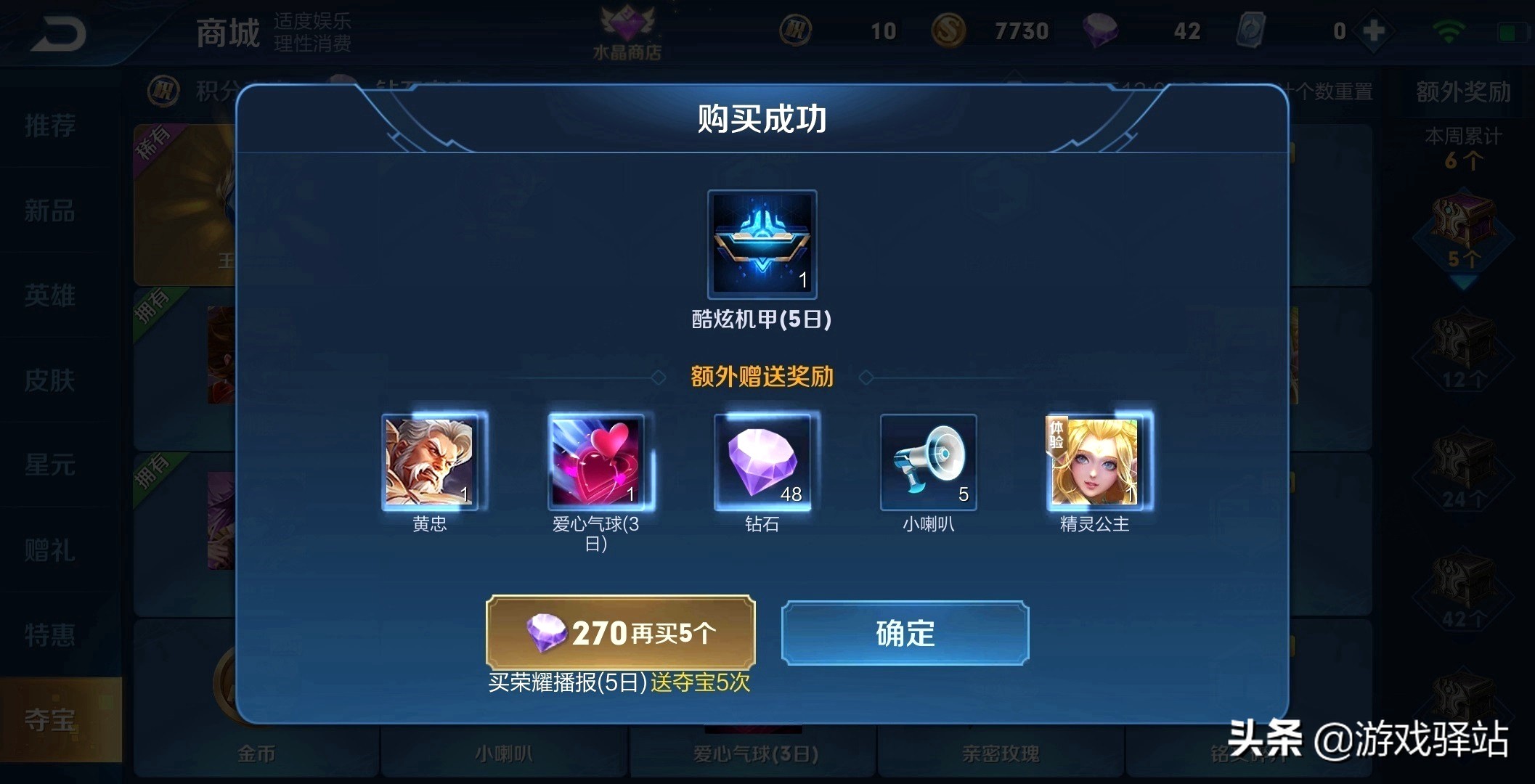Select the 小喇叭 megaphone item icon
1535x784 pixels.
coord(928,462)
